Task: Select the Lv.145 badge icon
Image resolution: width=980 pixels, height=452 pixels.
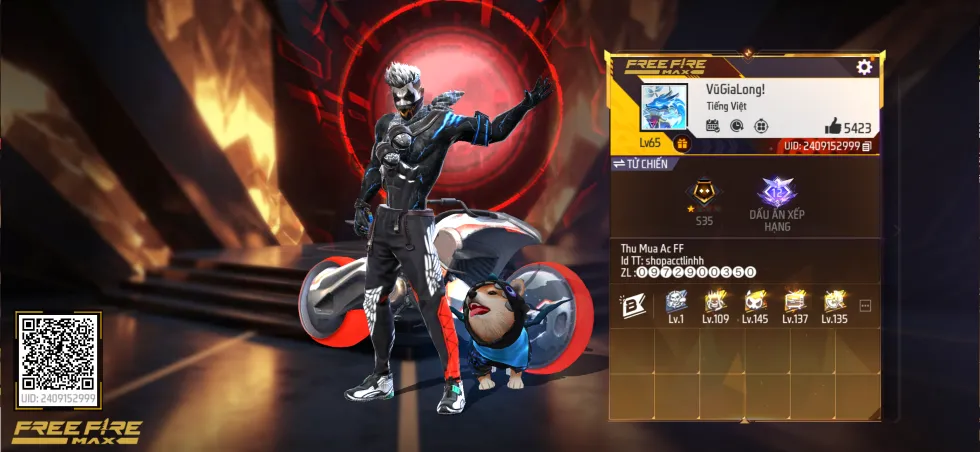Action: click(755, 302)
